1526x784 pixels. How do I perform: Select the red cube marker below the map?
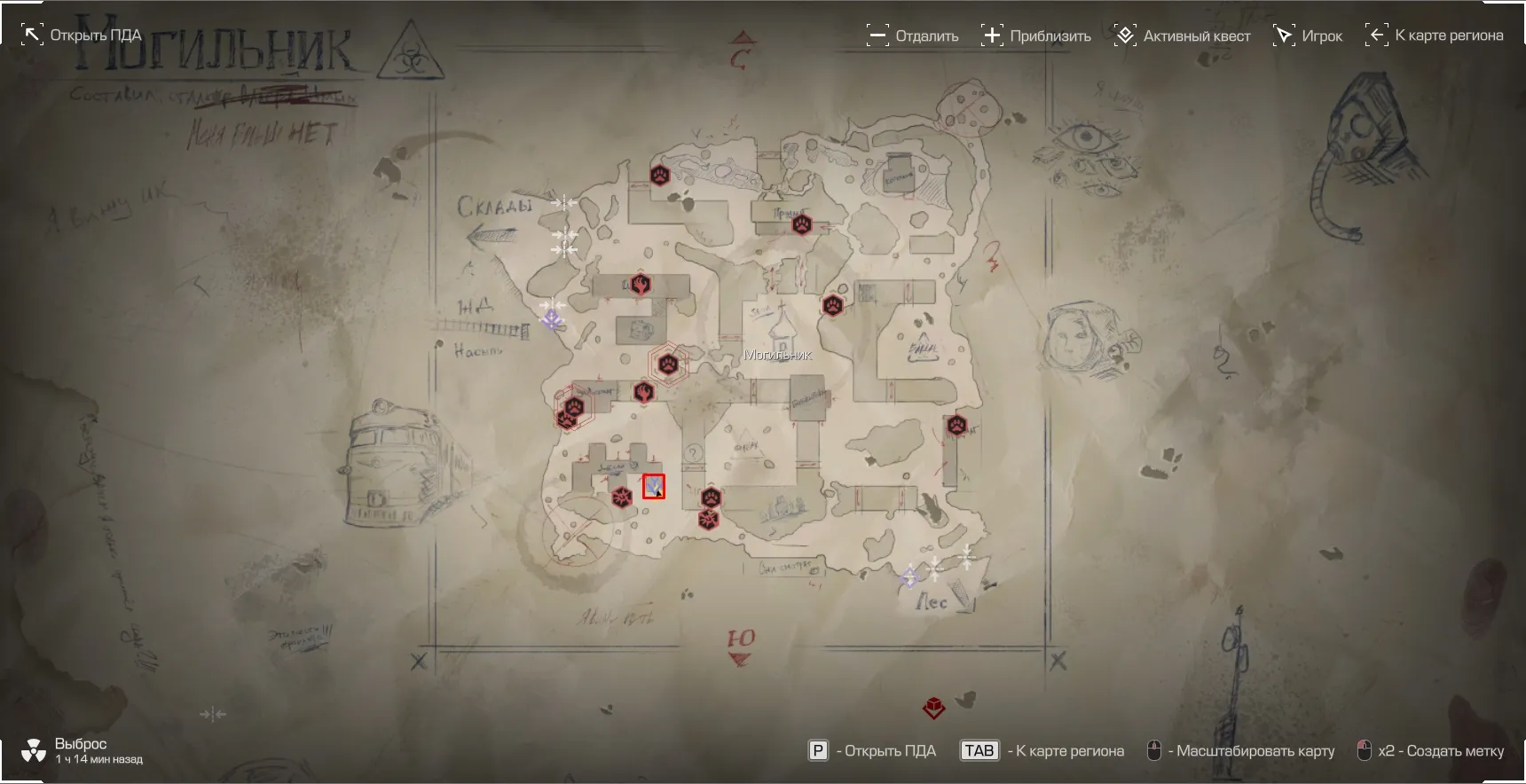click(933, 708)
